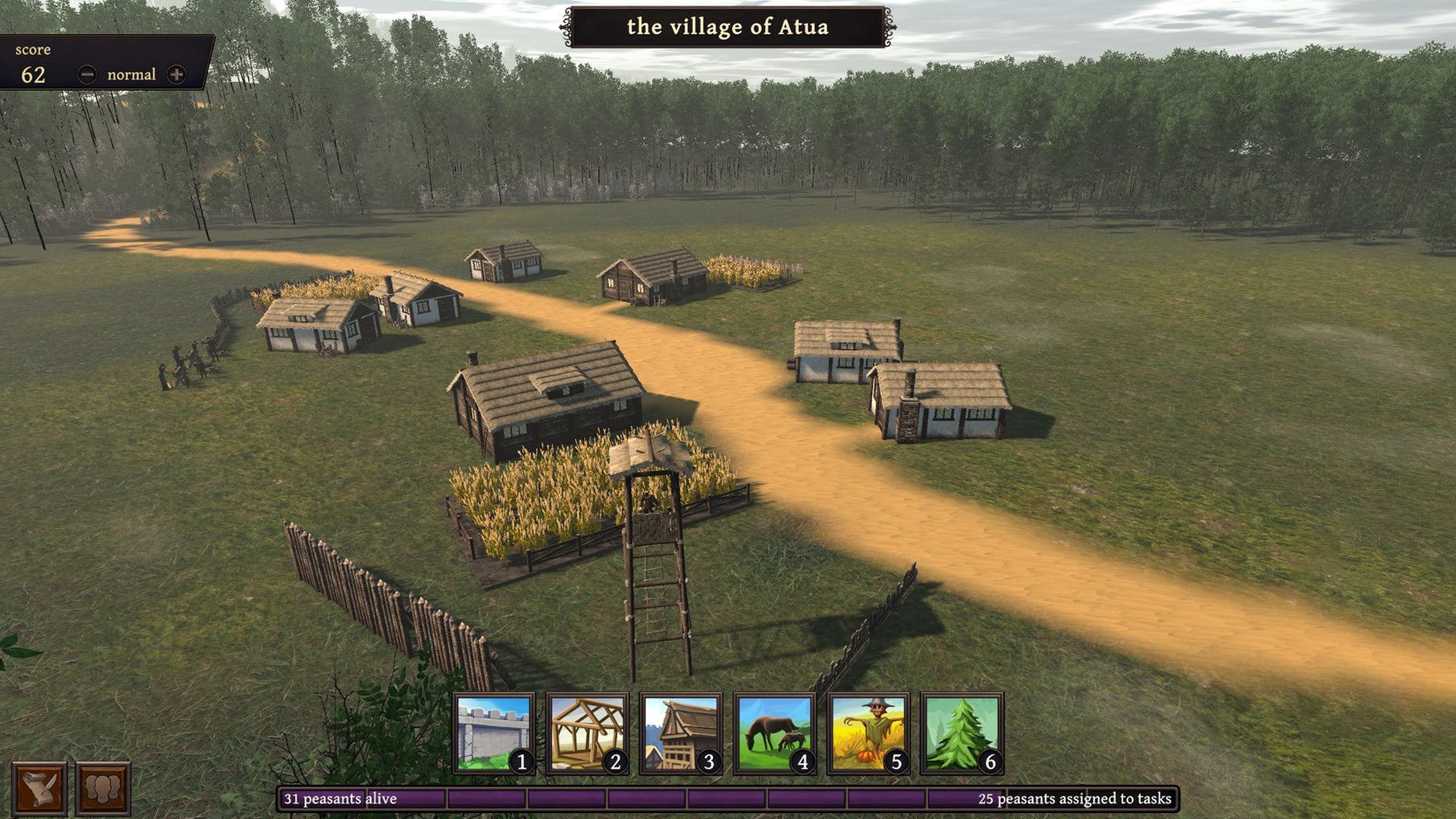Open the timber building category
The width and height of the screenshot is (1456, 819).
tap(681, 733)
